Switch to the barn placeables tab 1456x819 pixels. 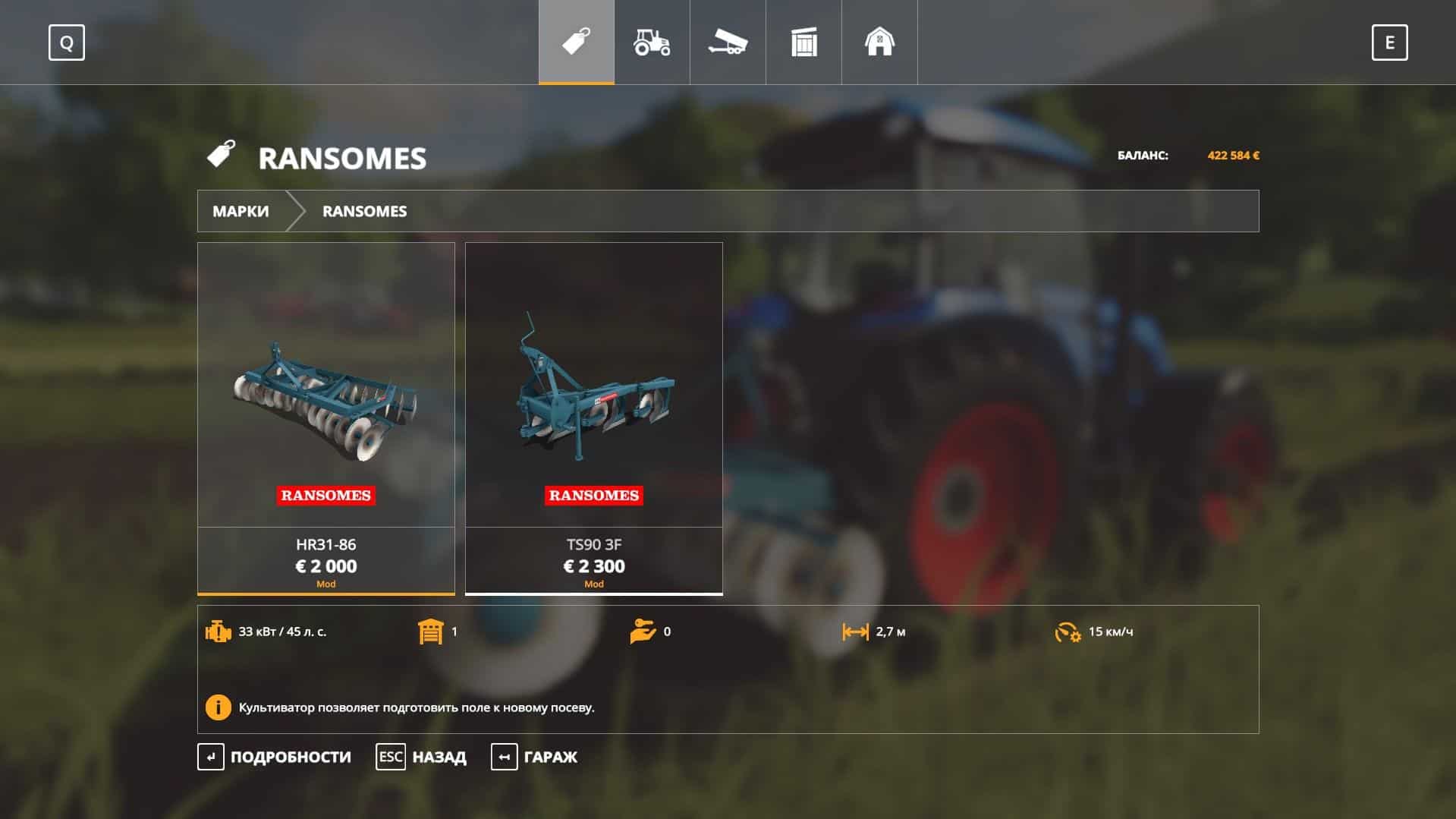pyautogui.click(x=879, y=43)
